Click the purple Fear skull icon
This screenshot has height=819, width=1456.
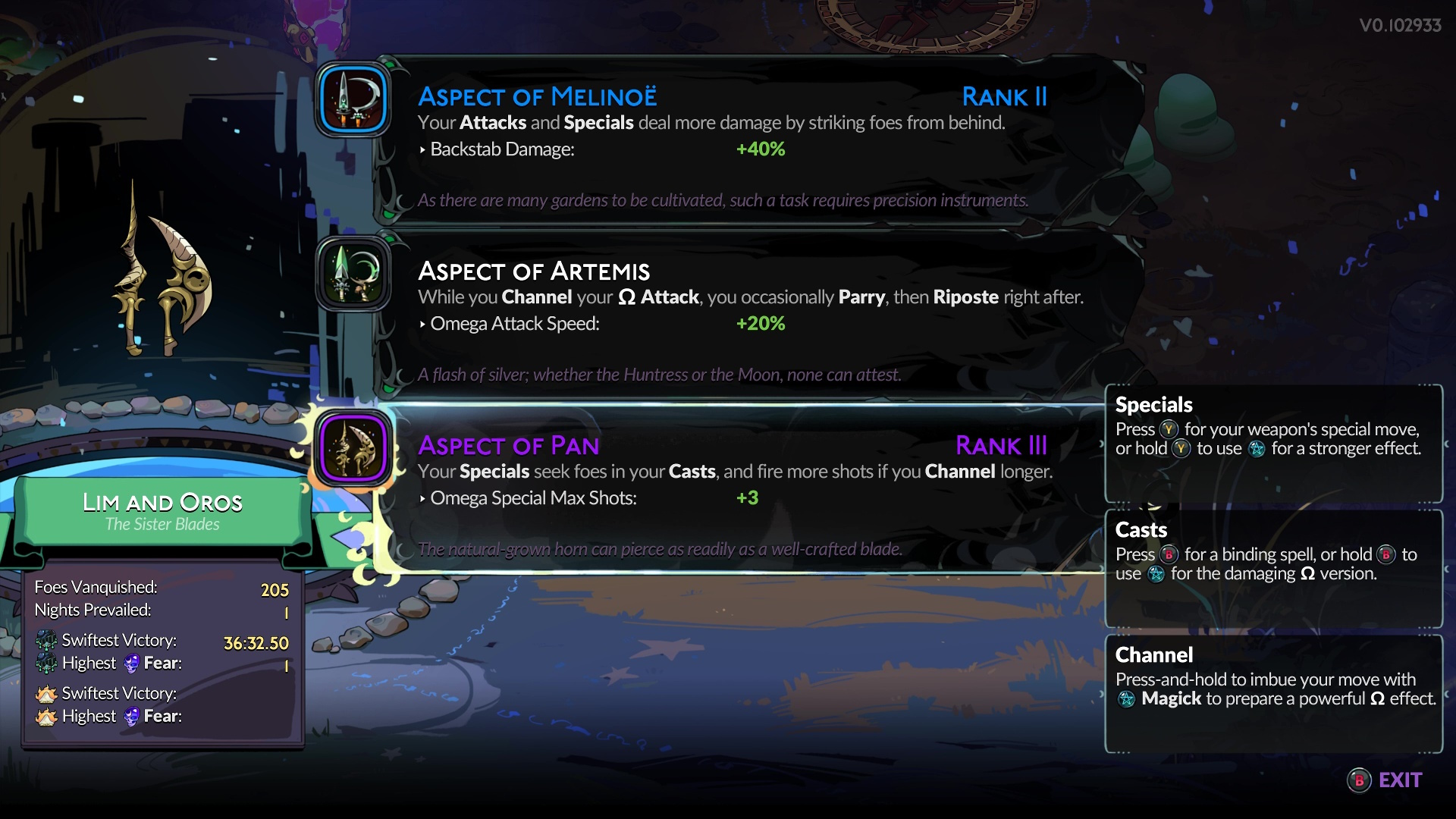click(132, 664)
